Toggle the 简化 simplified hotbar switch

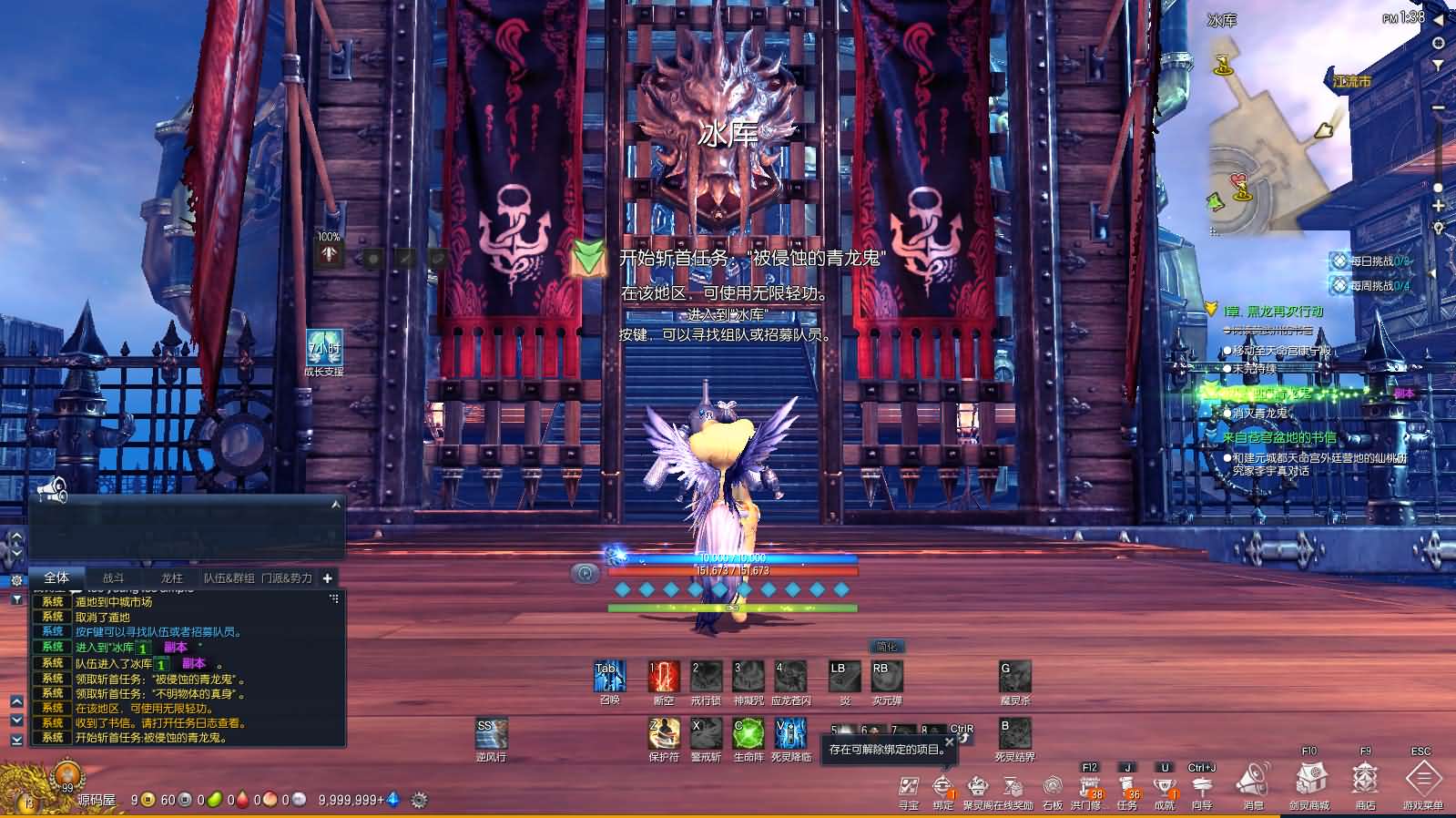884,647
